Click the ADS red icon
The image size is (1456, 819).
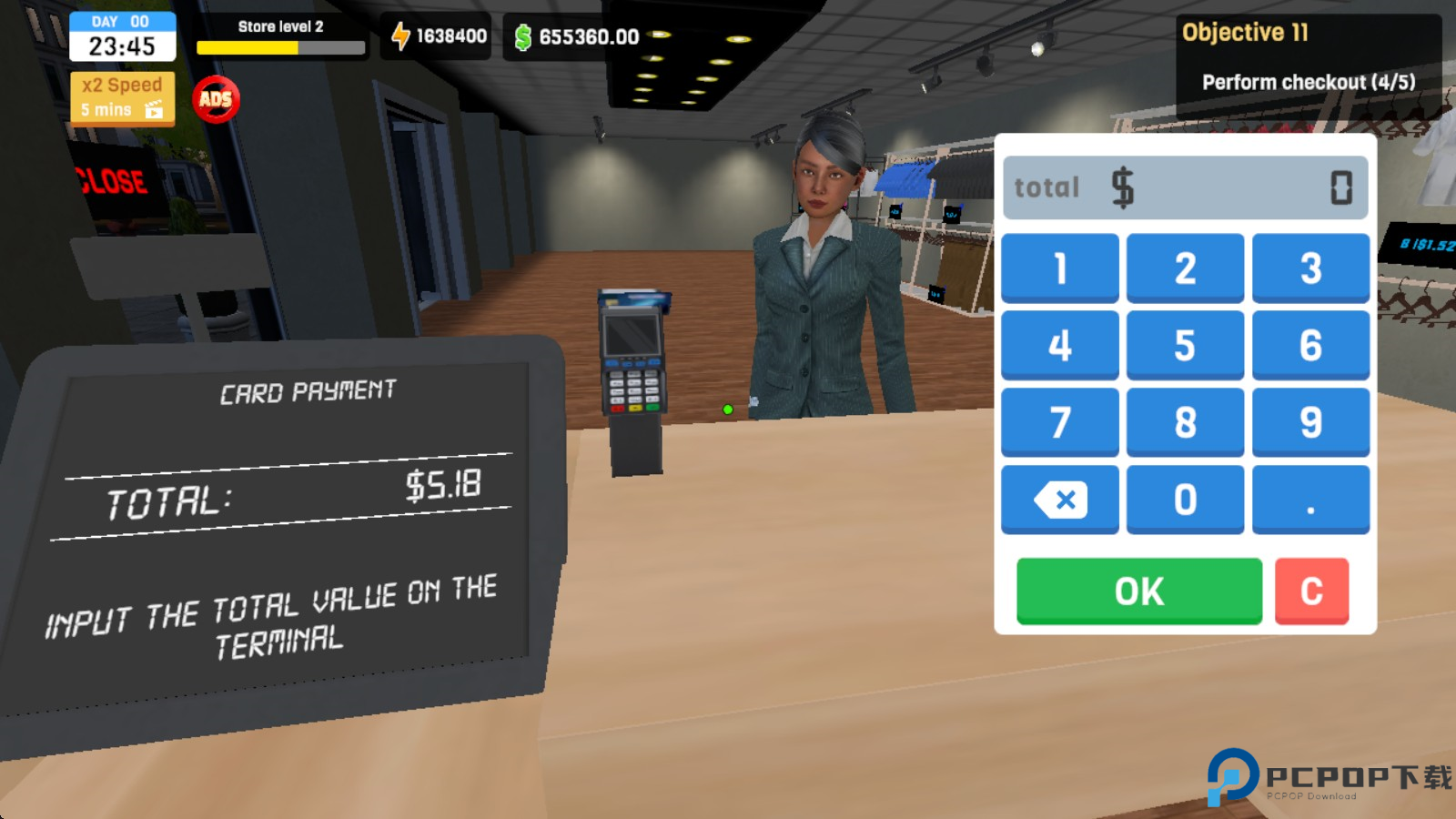(x=215, y=98)
